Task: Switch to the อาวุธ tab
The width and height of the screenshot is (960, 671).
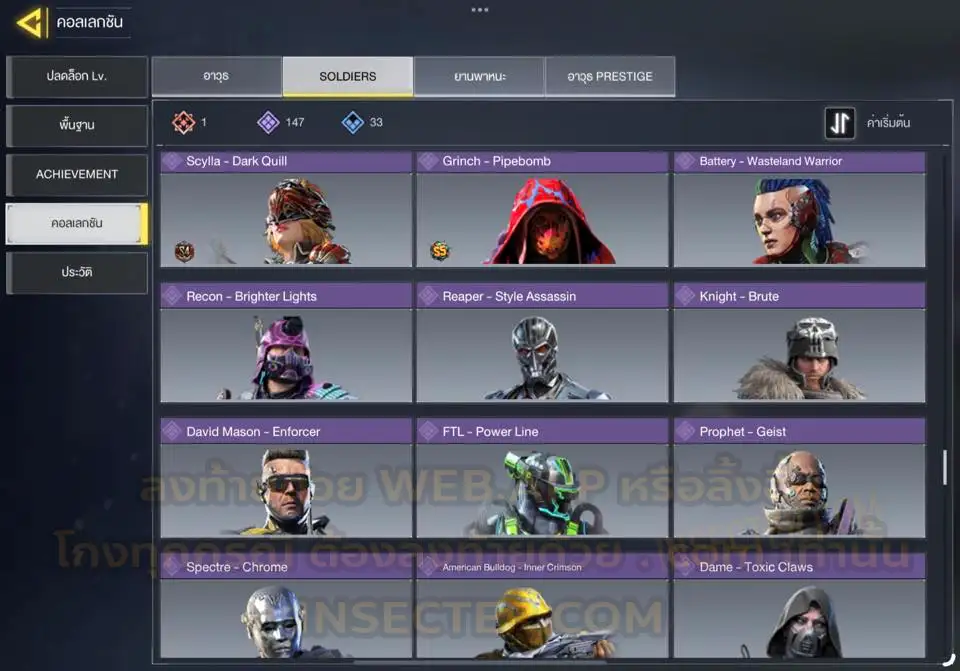Action: pyautogui.click(x=216, y=77)
